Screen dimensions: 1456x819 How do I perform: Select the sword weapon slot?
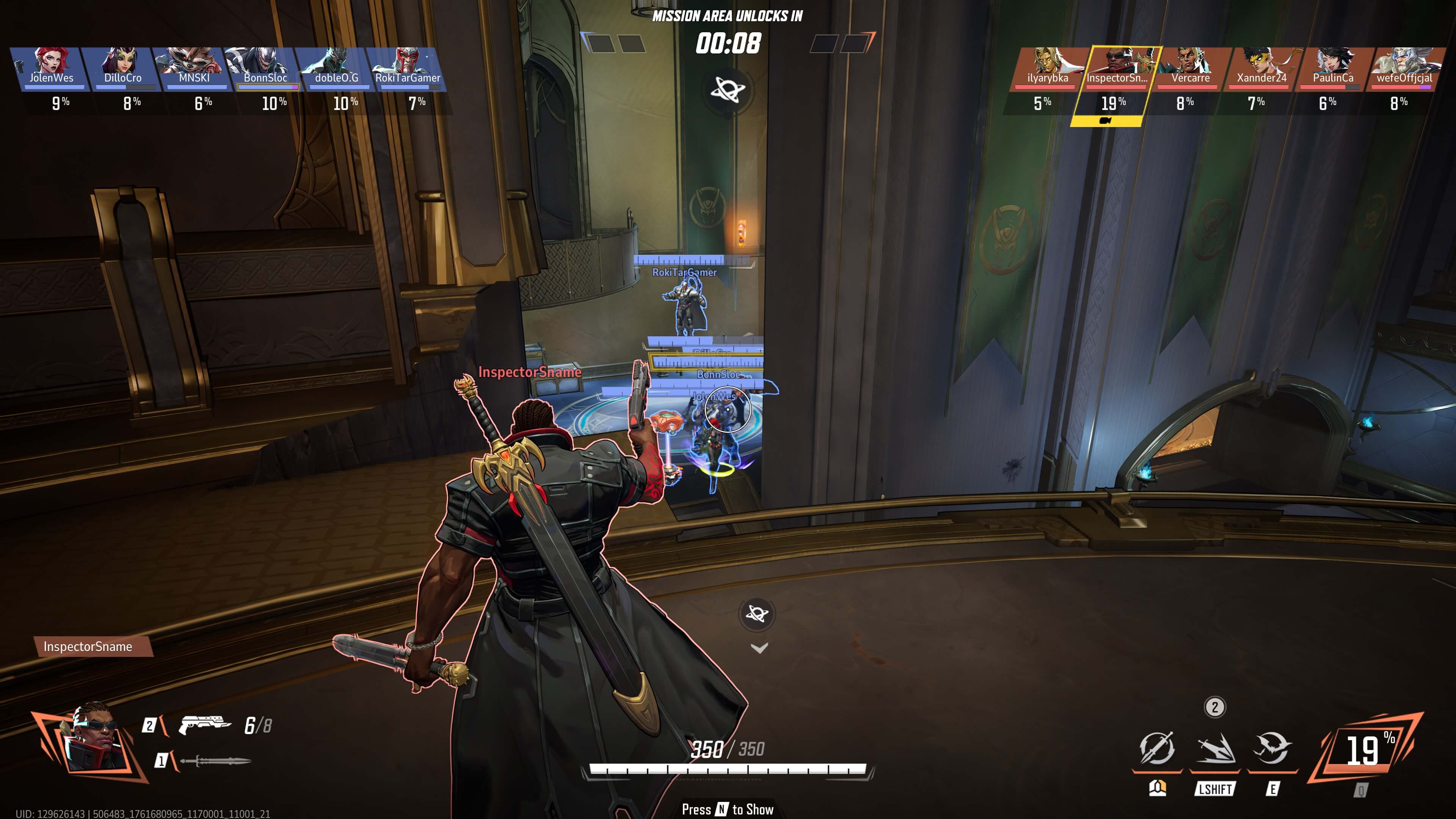pos(215,761)
